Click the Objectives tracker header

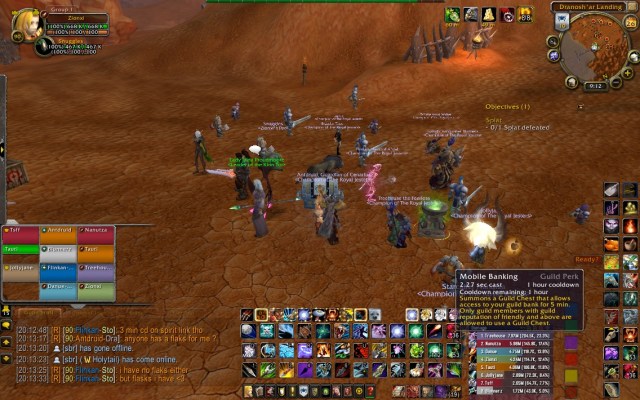(507, 106)
